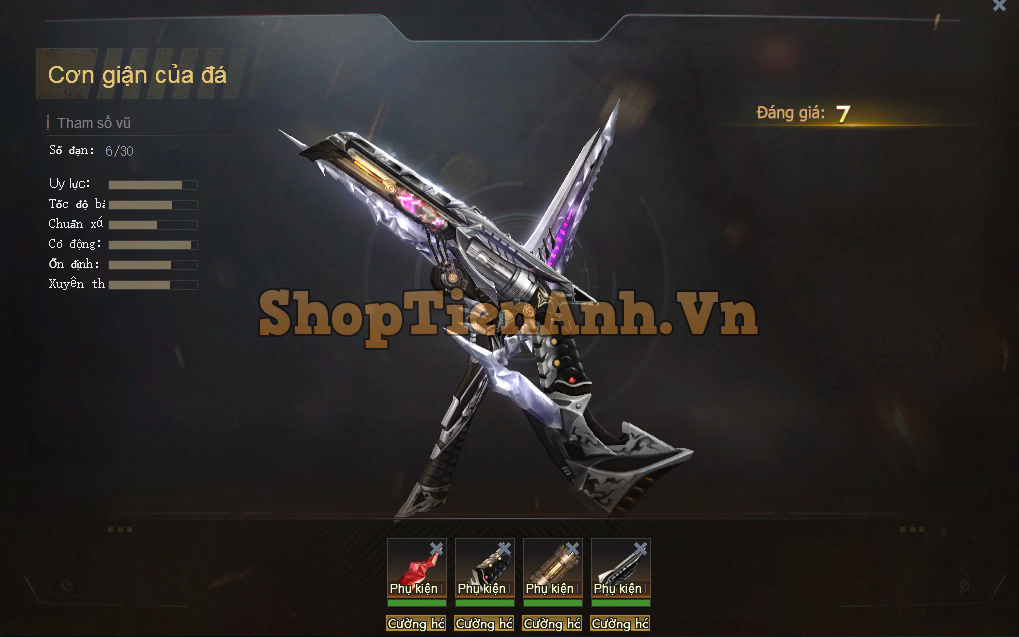Close the weapon detail window
Viewport: 1019px width, 637px height.
tap(999, 6)
